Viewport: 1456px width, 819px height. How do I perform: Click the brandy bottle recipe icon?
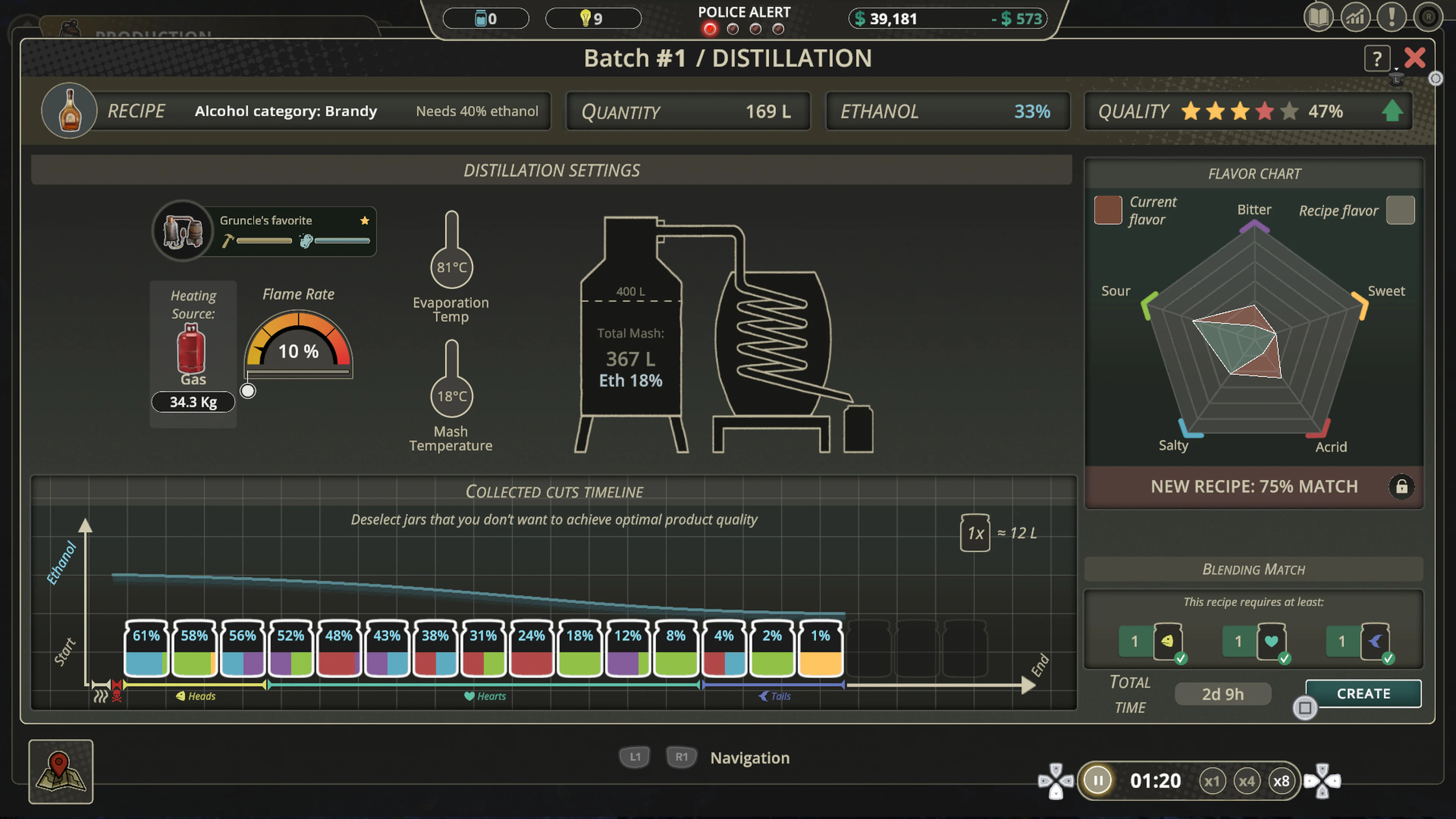(x=69, y=111)
